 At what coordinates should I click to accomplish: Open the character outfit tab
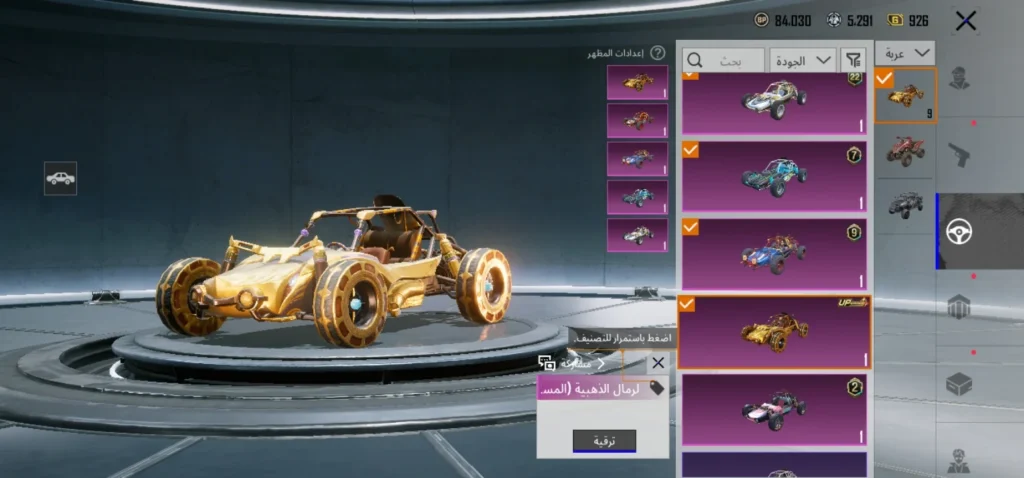click(x=959, y=79)
